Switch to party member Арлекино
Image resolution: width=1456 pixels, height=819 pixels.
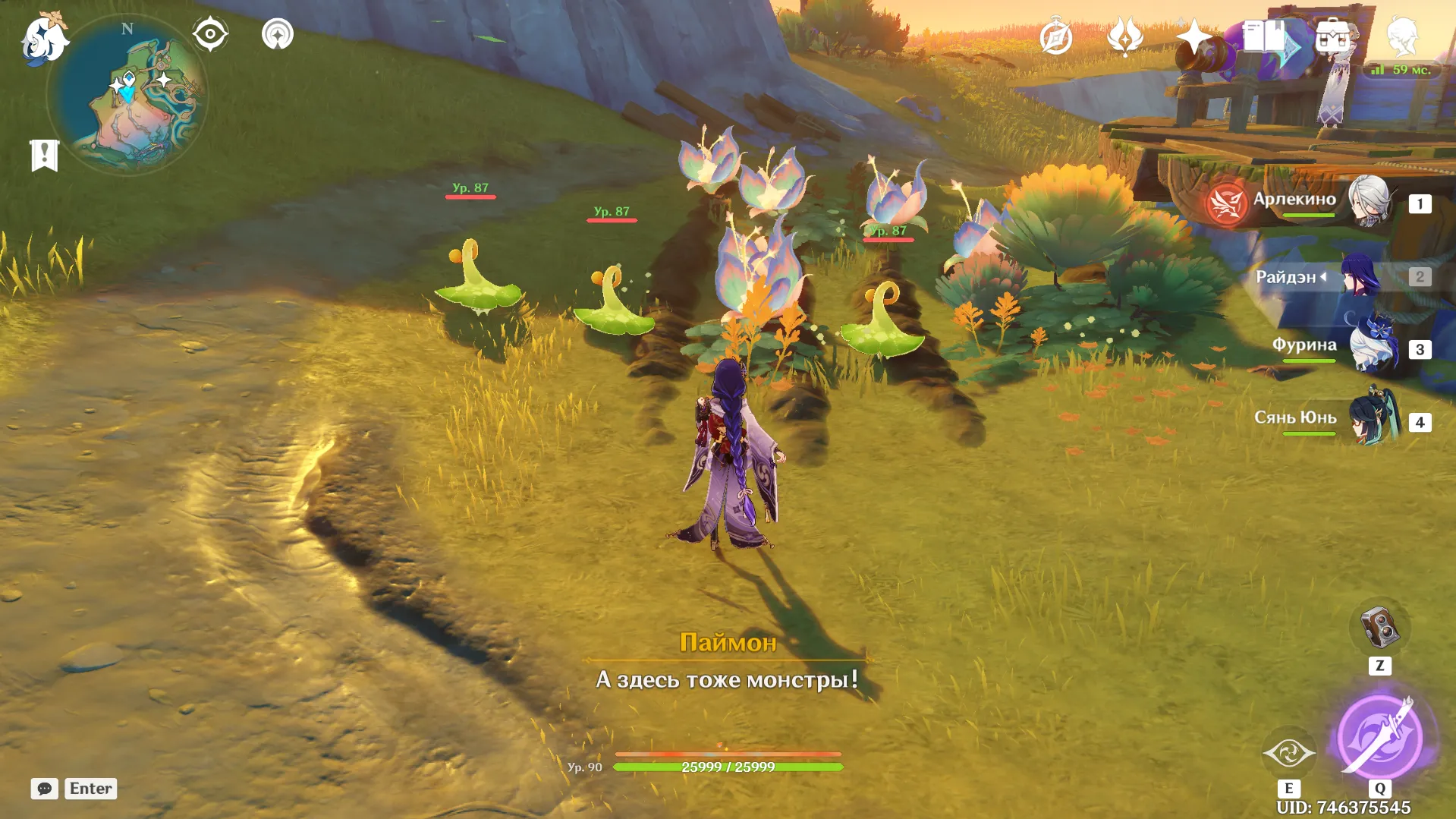(x=1369, y=203)
